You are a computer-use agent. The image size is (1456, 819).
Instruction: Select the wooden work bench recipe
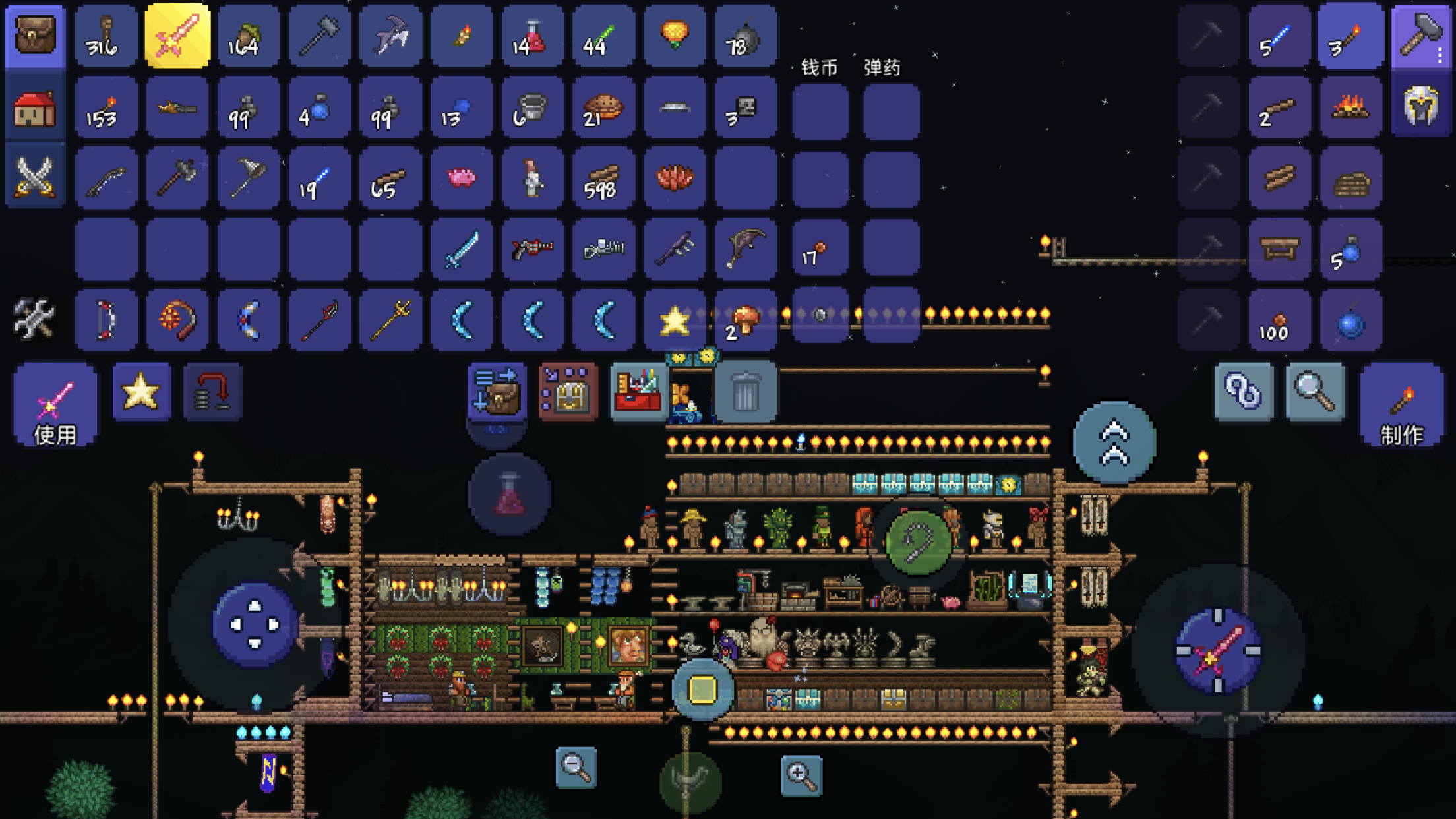(1279, 249)
